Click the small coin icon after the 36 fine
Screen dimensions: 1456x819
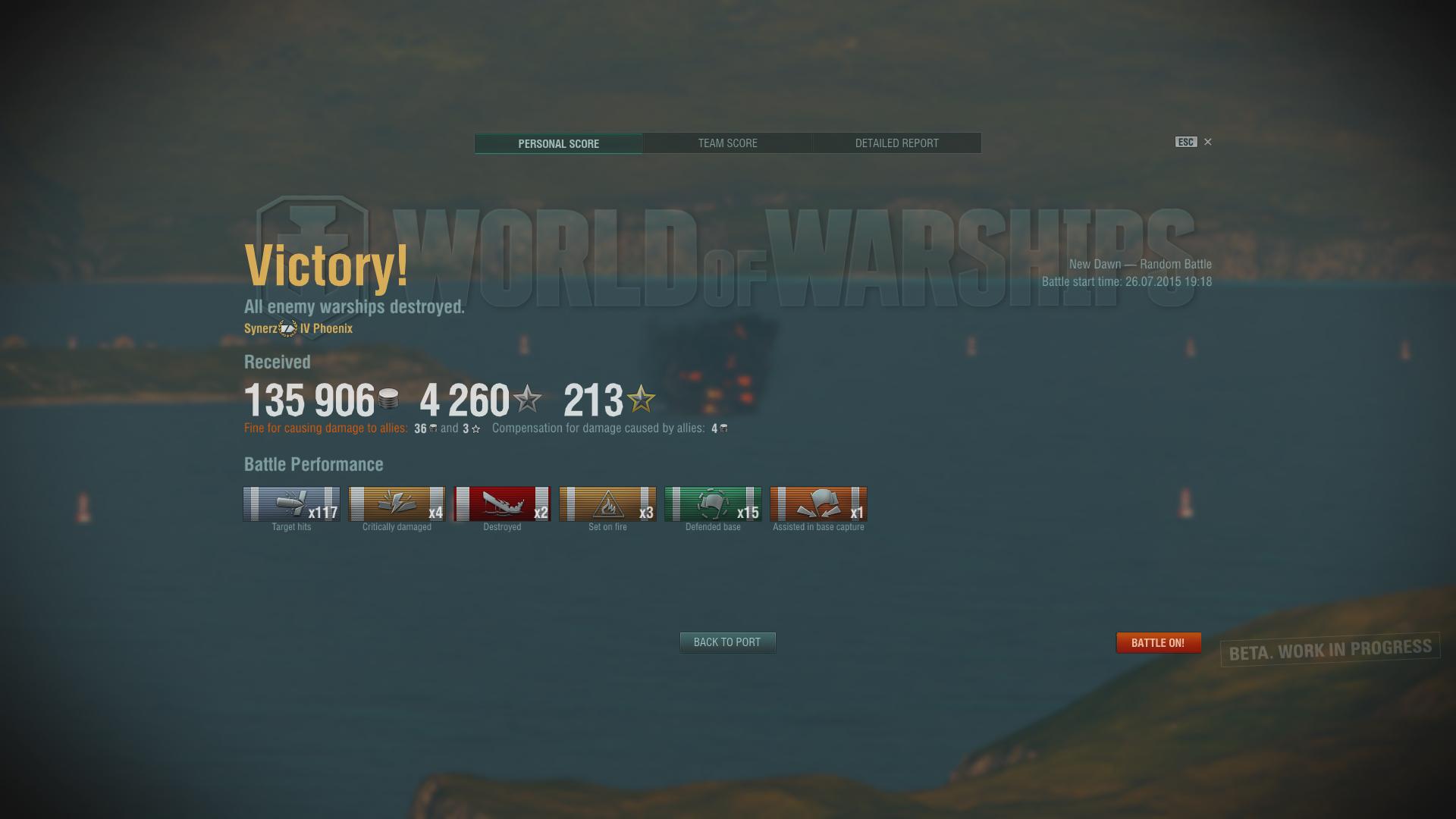[x=432, y=428]
